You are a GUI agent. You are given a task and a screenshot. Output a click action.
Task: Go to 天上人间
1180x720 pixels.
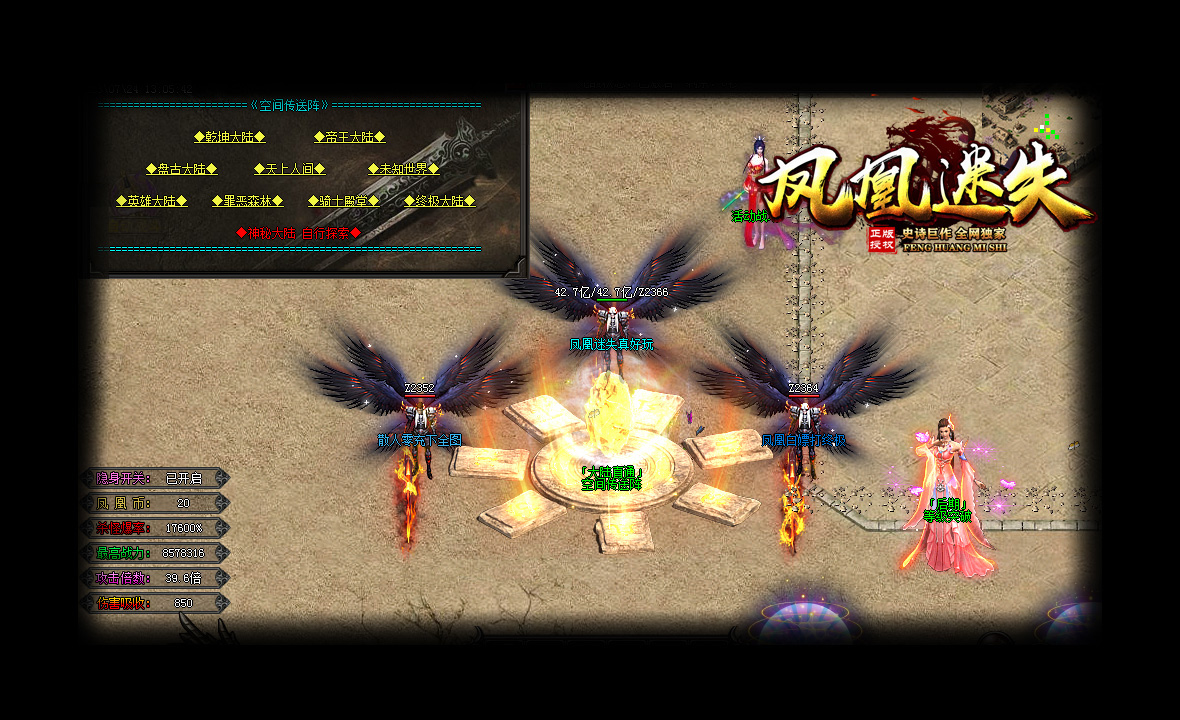(x=289, y=169)
